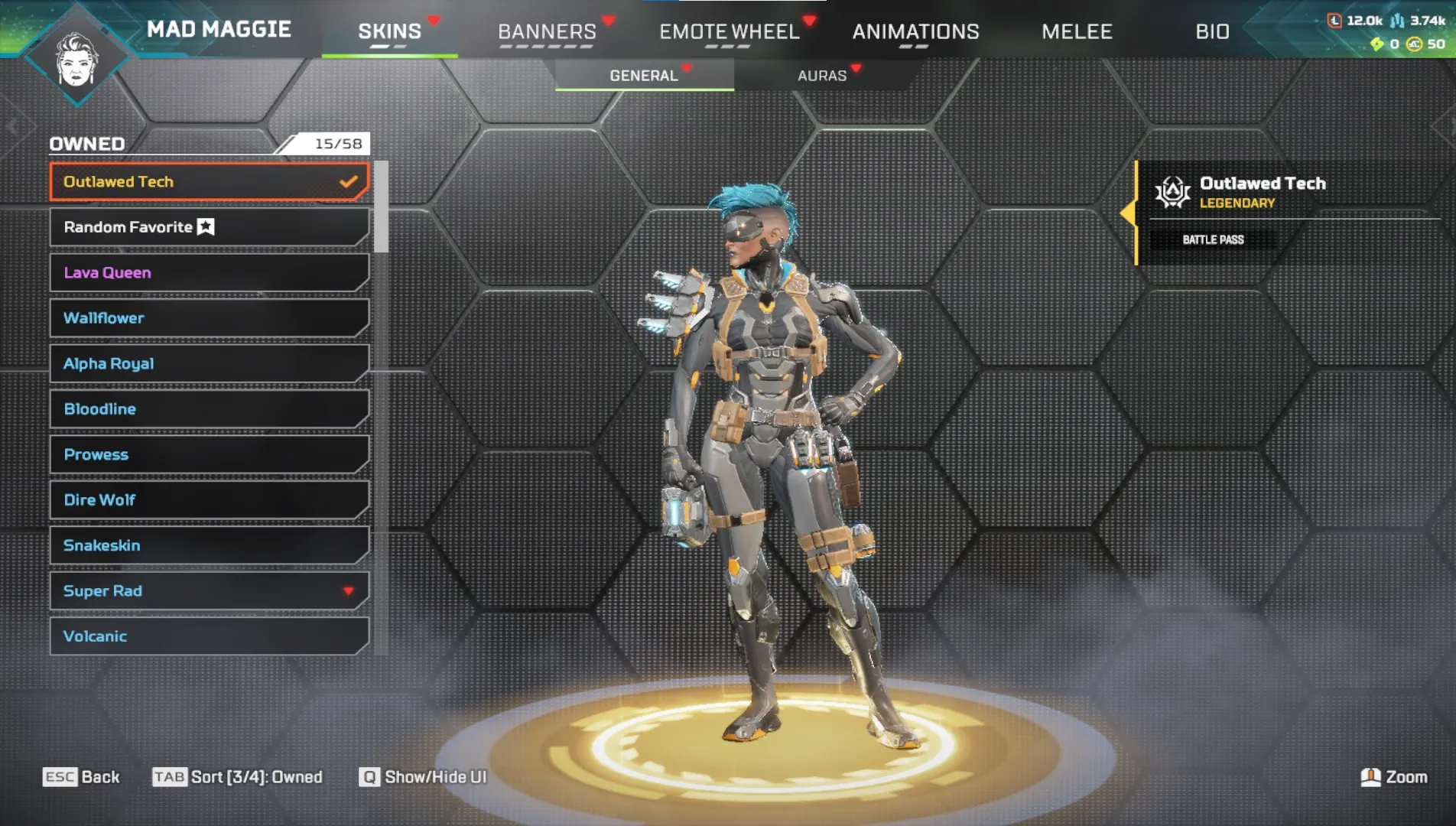This screenshot has width=1456, height=826.
Task: Click the Legendary skin emblem beside Outlawed Tech
Action: pos(1173,193)
